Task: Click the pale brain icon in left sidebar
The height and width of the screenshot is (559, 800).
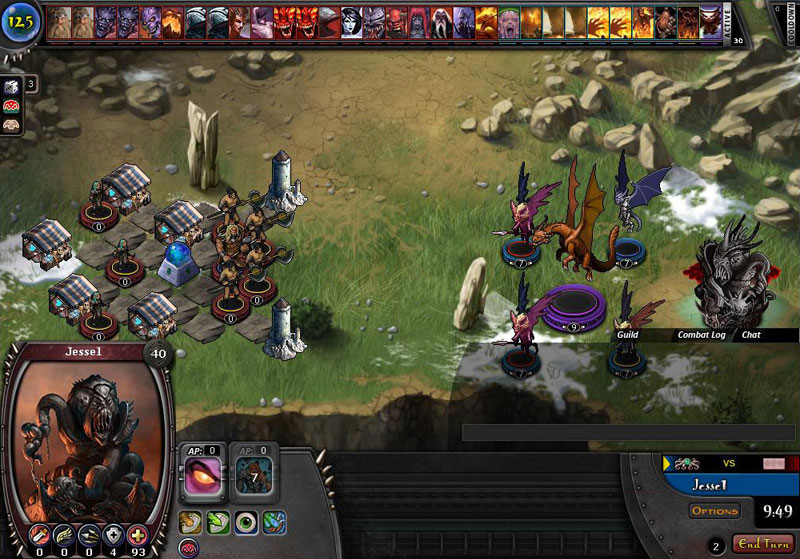Action: click(x=13, y=127)
